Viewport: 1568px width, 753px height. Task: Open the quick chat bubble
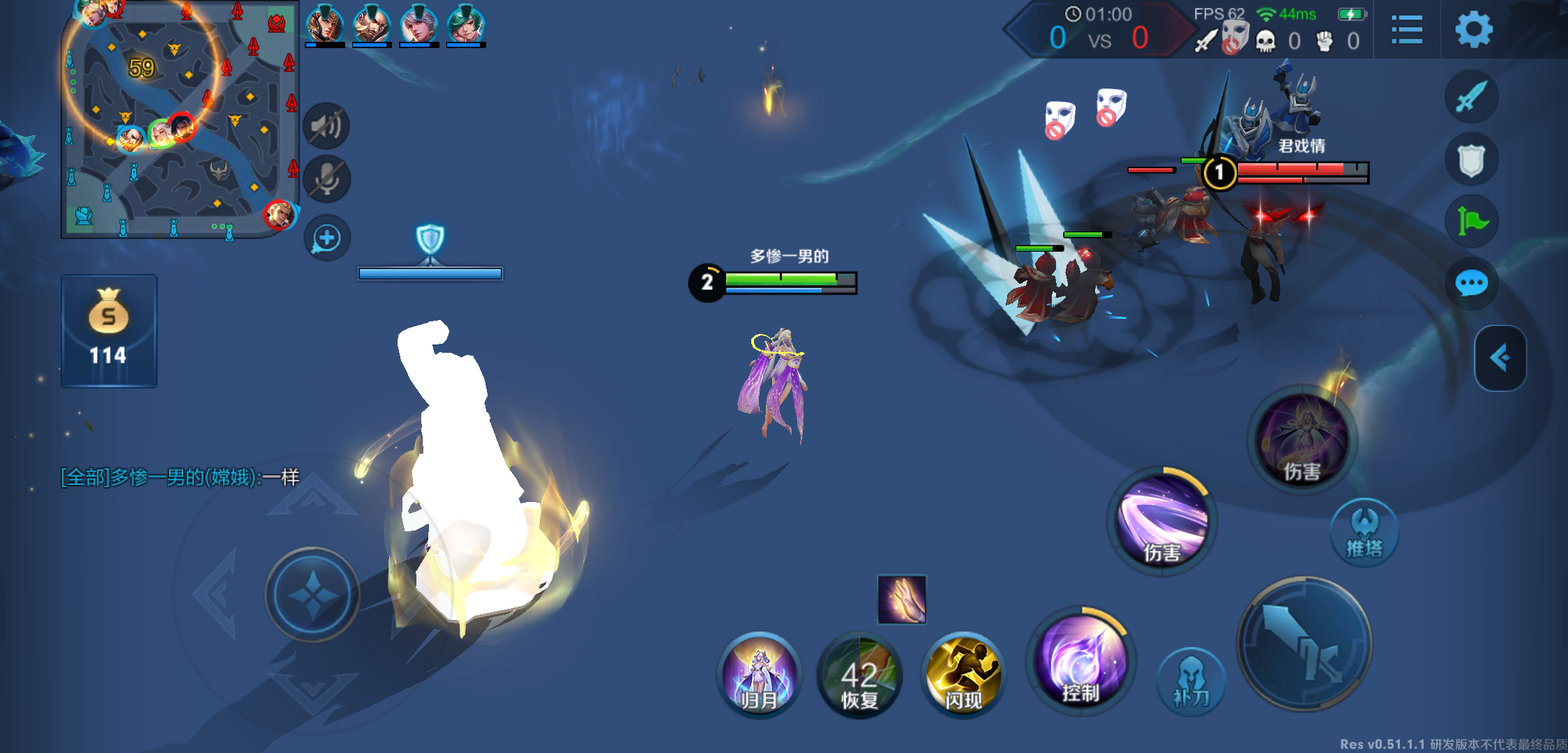pos(1471,284)
